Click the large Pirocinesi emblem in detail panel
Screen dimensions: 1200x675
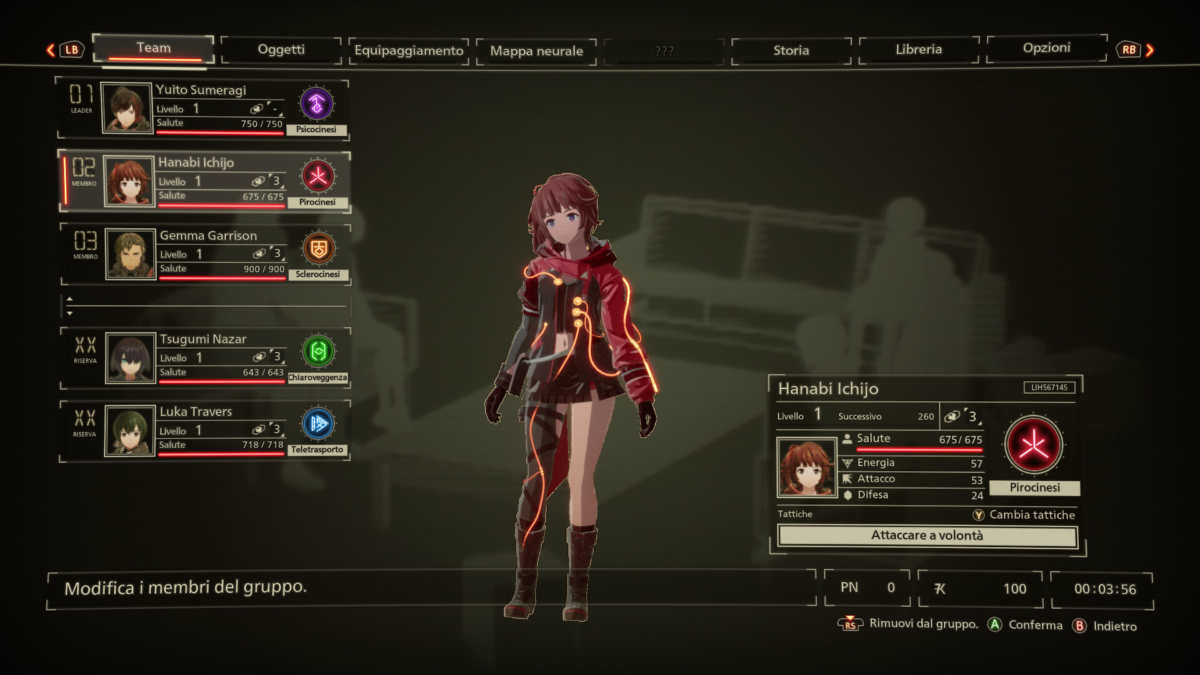coord(1033,445)
